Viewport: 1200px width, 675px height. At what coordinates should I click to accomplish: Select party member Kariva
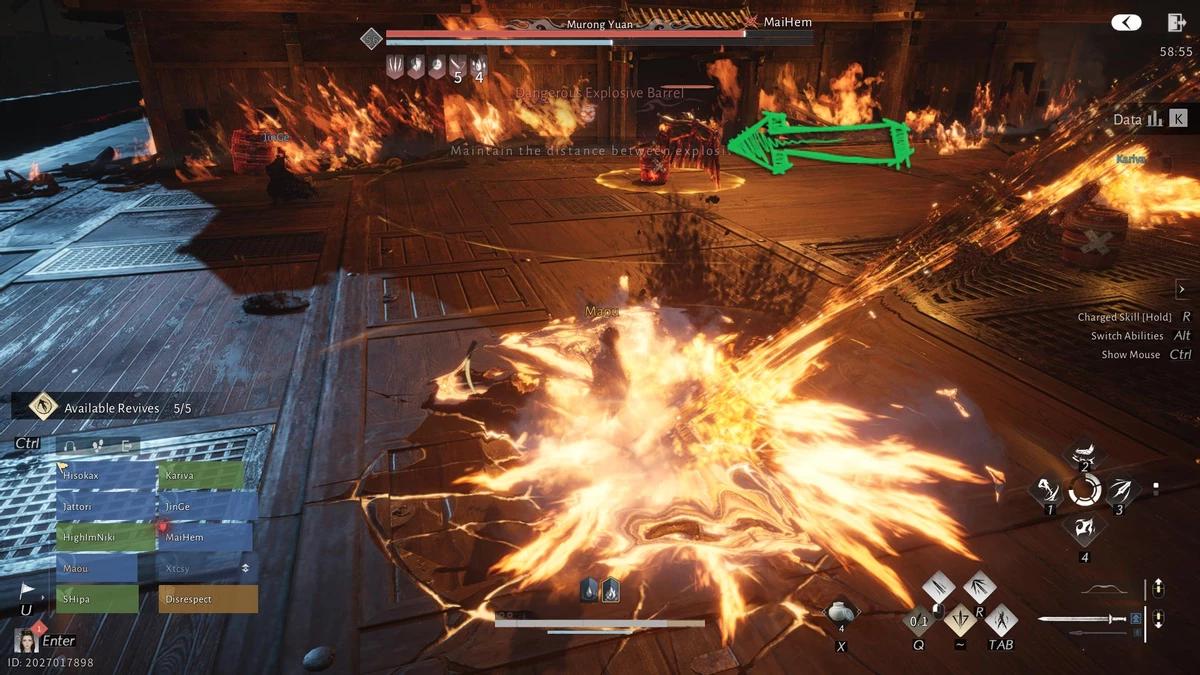click(200, 476)
